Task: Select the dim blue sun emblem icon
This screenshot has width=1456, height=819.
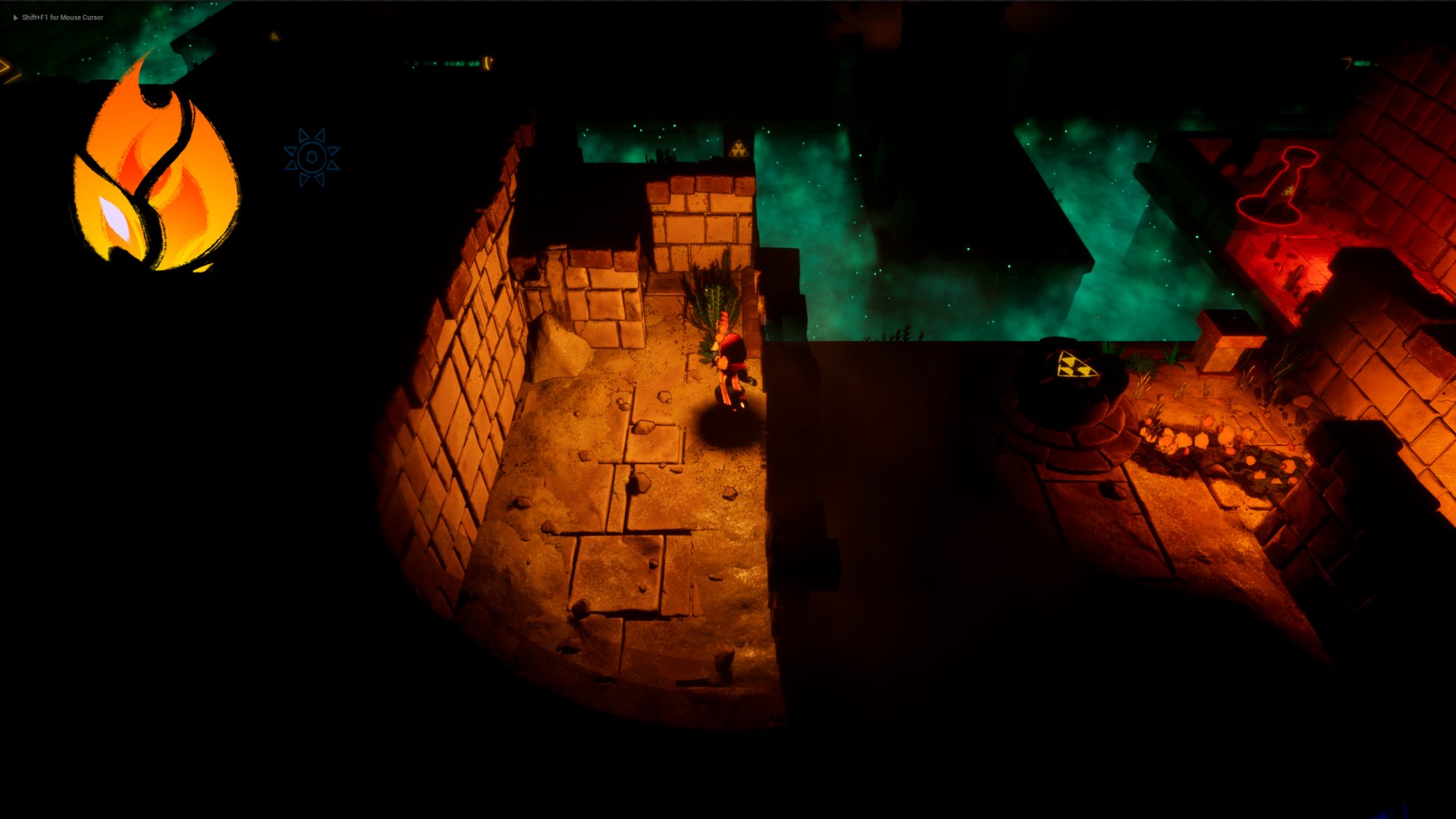Action: coord(312,157)
